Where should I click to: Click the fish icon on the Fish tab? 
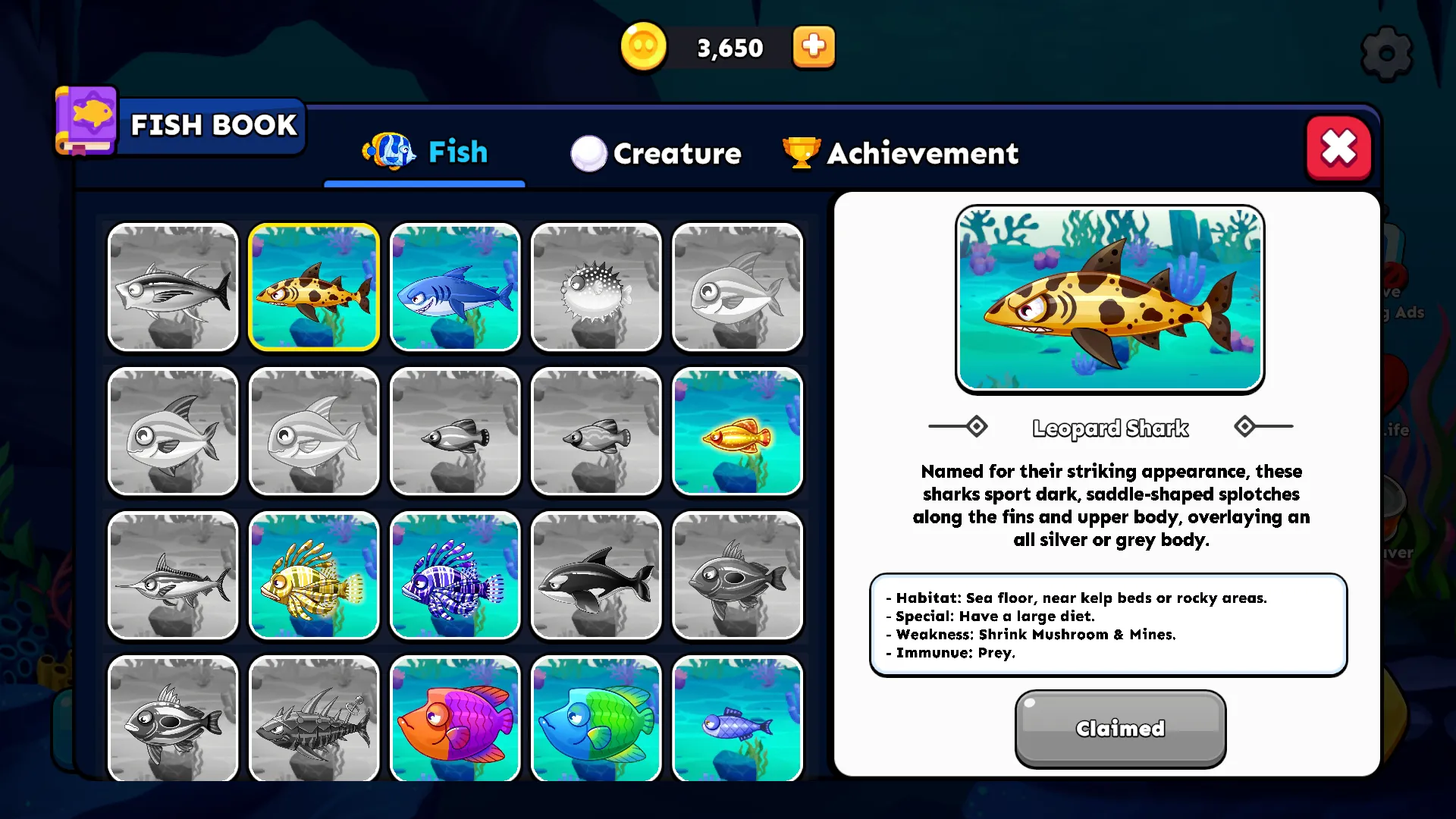pyautogui.click(x=389, y=152)
